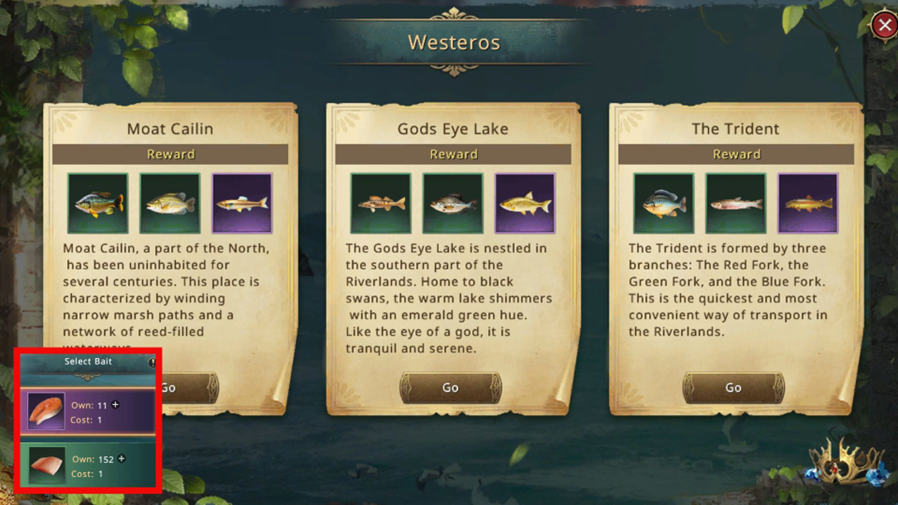Screen dimensions: 898x505
Task: Open the Select Bait info icon
Action: pos(152,362)
